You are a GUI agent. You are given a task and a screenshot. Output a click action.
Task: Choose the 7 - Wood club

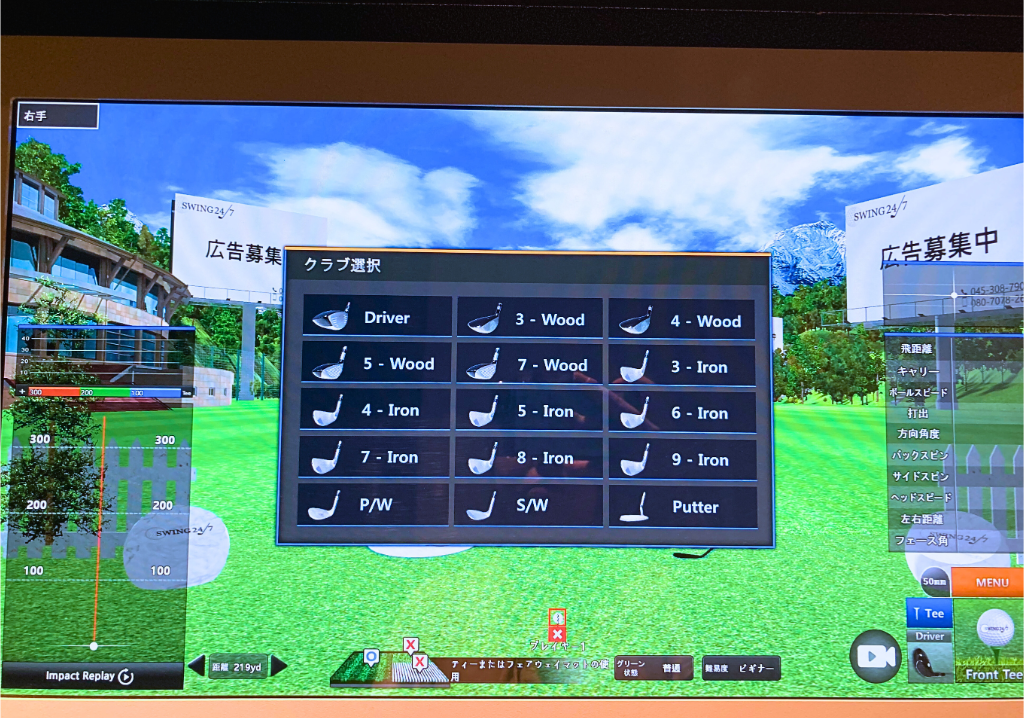(x=530, y=365)
